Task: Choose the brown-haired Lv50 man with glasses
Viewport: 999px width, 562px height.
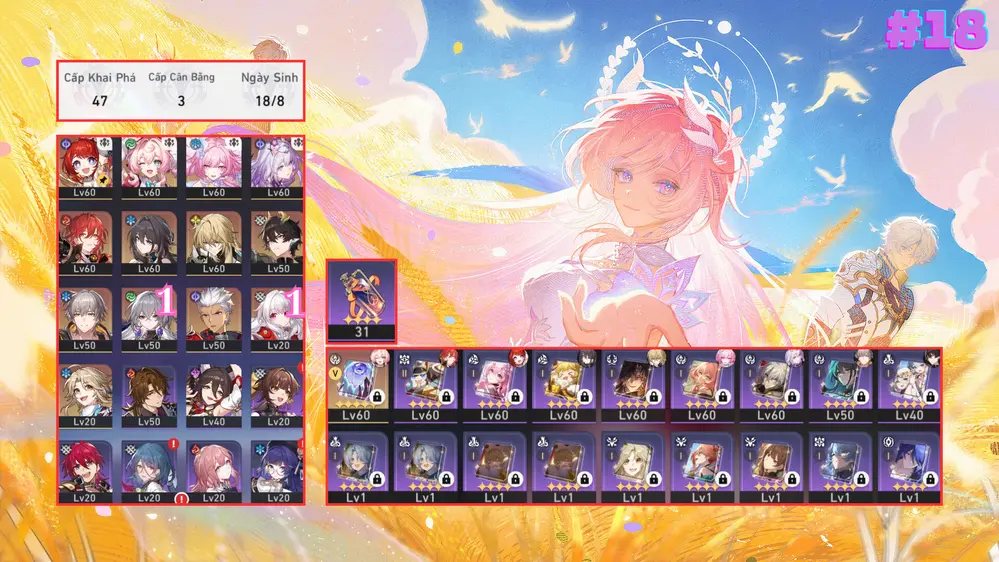Action: tap(149, 393)
